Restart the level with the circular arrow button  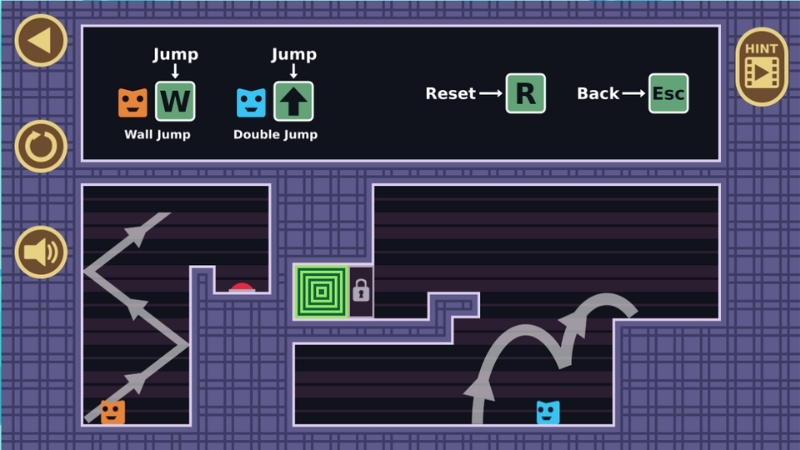(41, 147)
